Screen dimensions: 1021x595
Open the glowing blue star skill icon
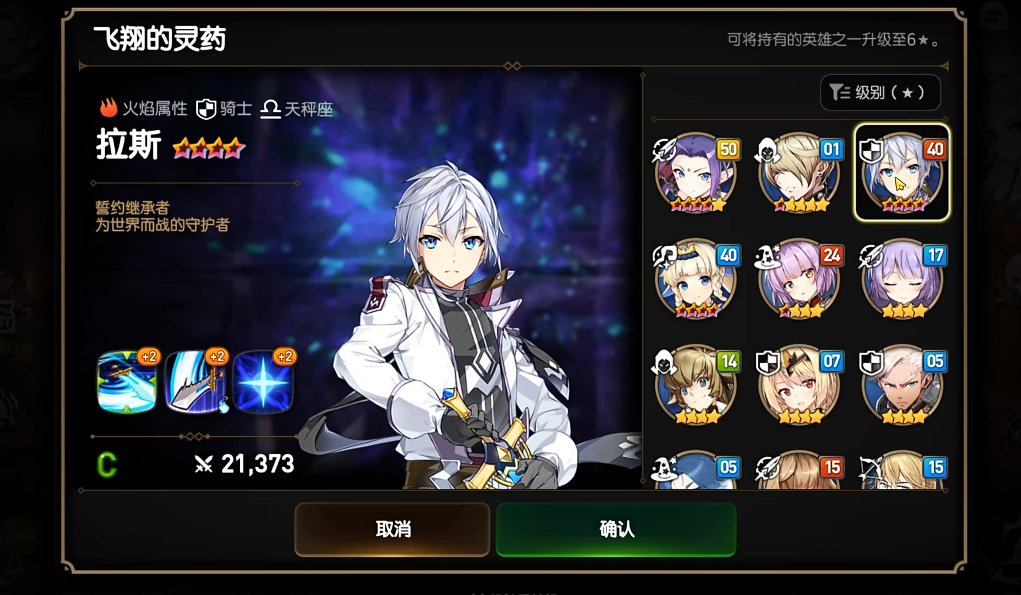click(263, 382)
